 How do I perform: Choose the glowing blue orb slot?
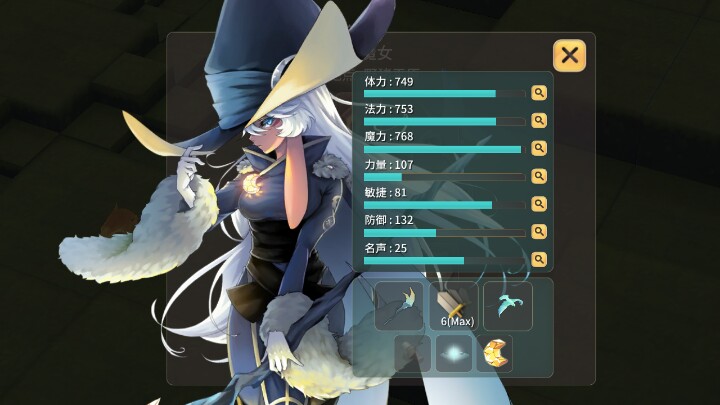[x=454, y=353]
